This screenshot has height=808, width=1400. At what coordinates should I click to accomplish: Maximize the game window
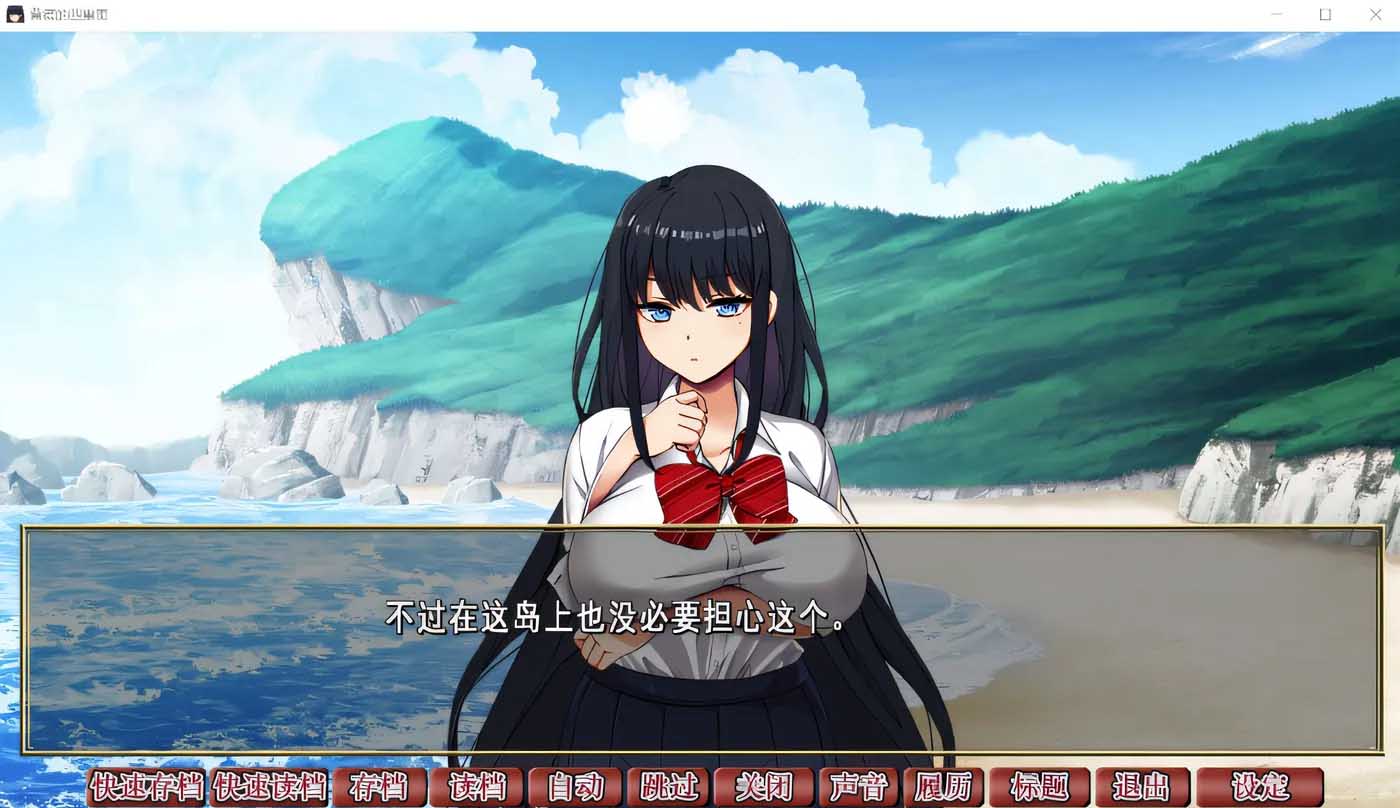1326,14
